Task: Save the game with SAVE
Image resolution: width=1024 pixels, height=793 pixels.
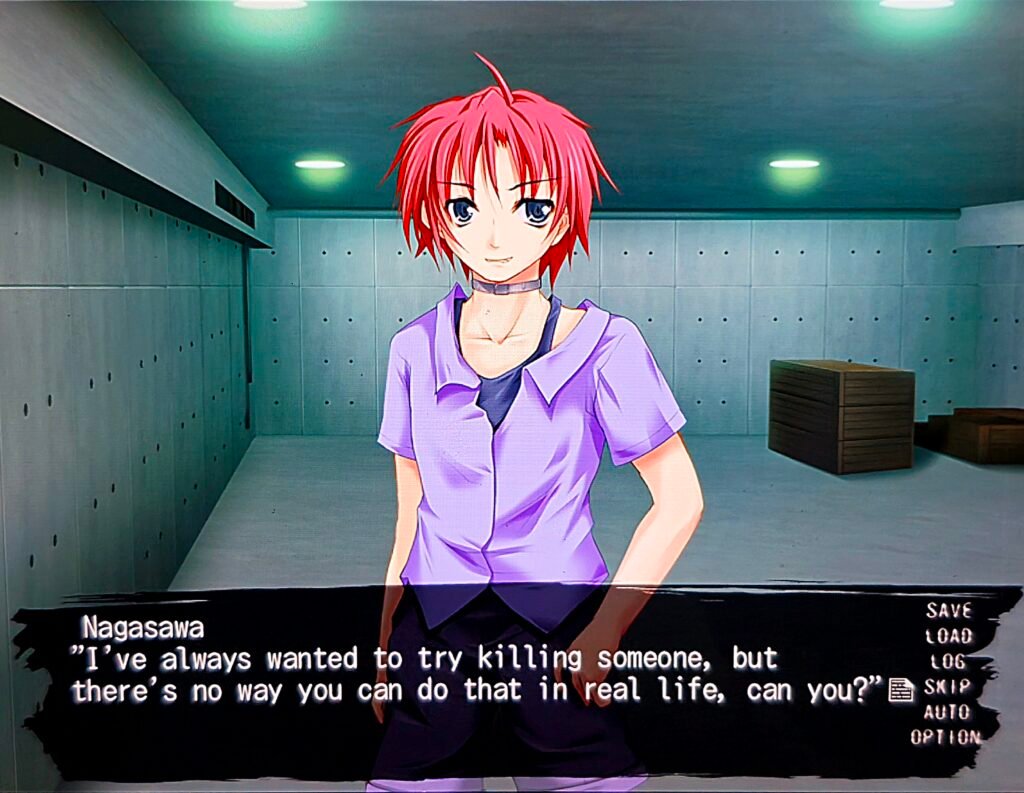Action: 948,610
